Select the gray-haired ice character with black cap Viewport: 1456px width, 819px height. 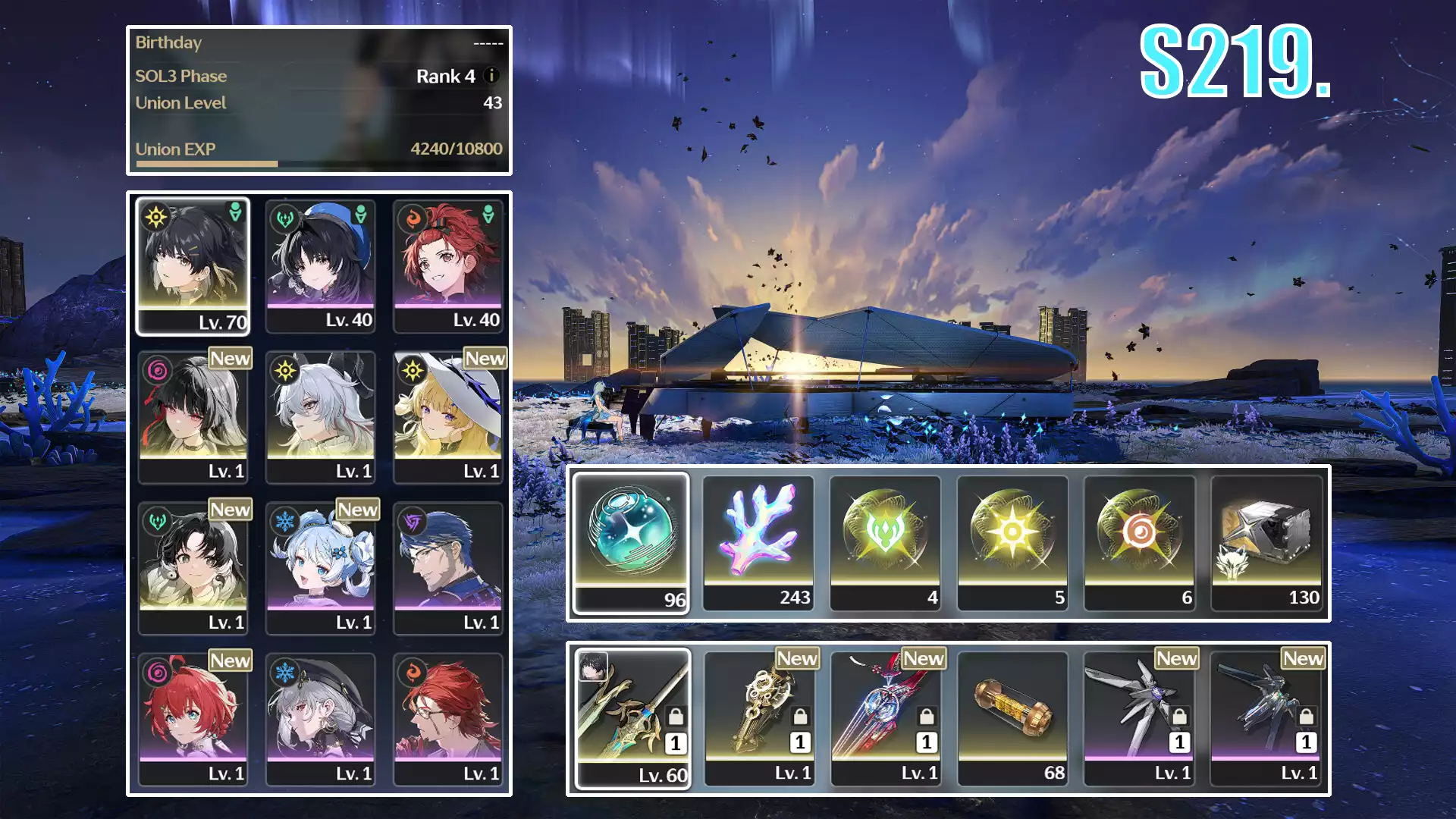point(320,718)
